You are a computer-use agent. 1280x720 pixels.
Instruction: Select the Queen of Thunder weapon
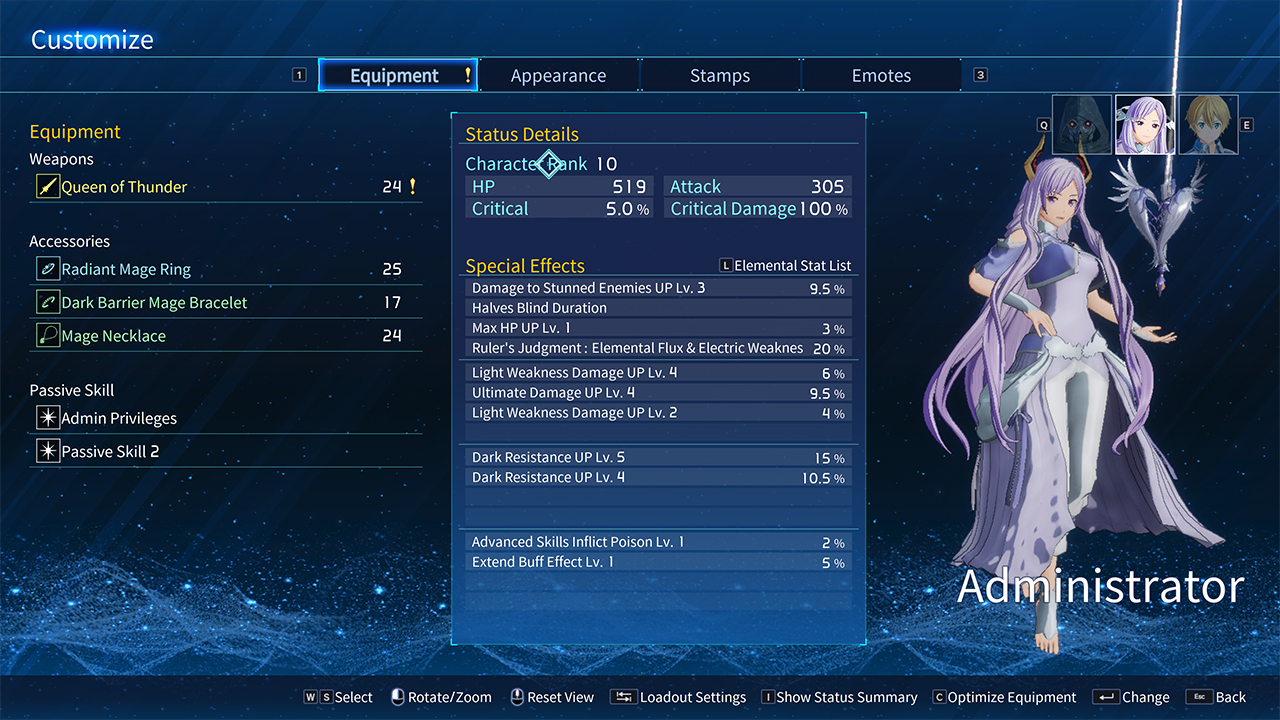124,187
